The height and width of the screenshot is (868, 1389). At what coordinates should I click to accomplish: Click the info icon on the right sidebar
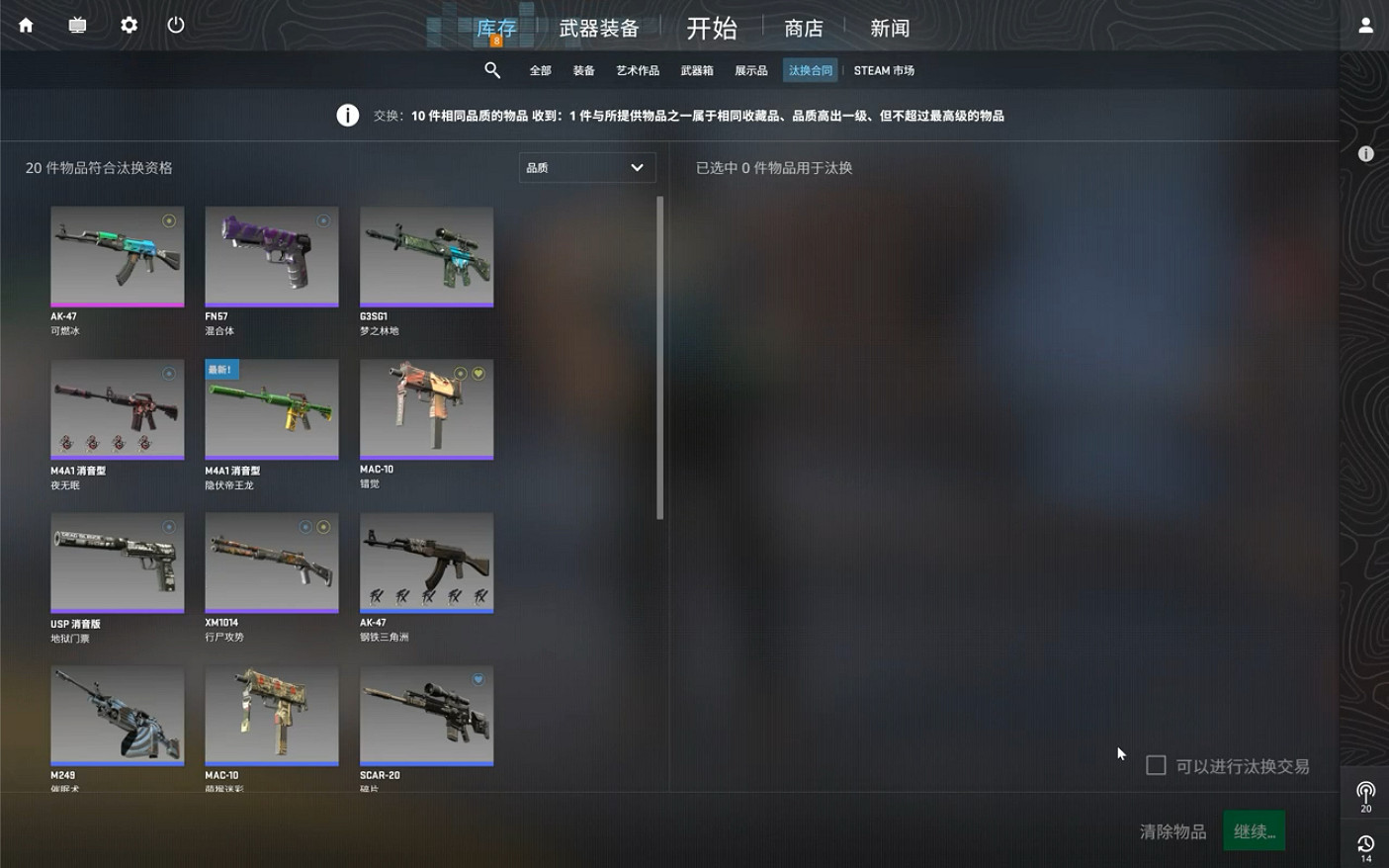1365,153
